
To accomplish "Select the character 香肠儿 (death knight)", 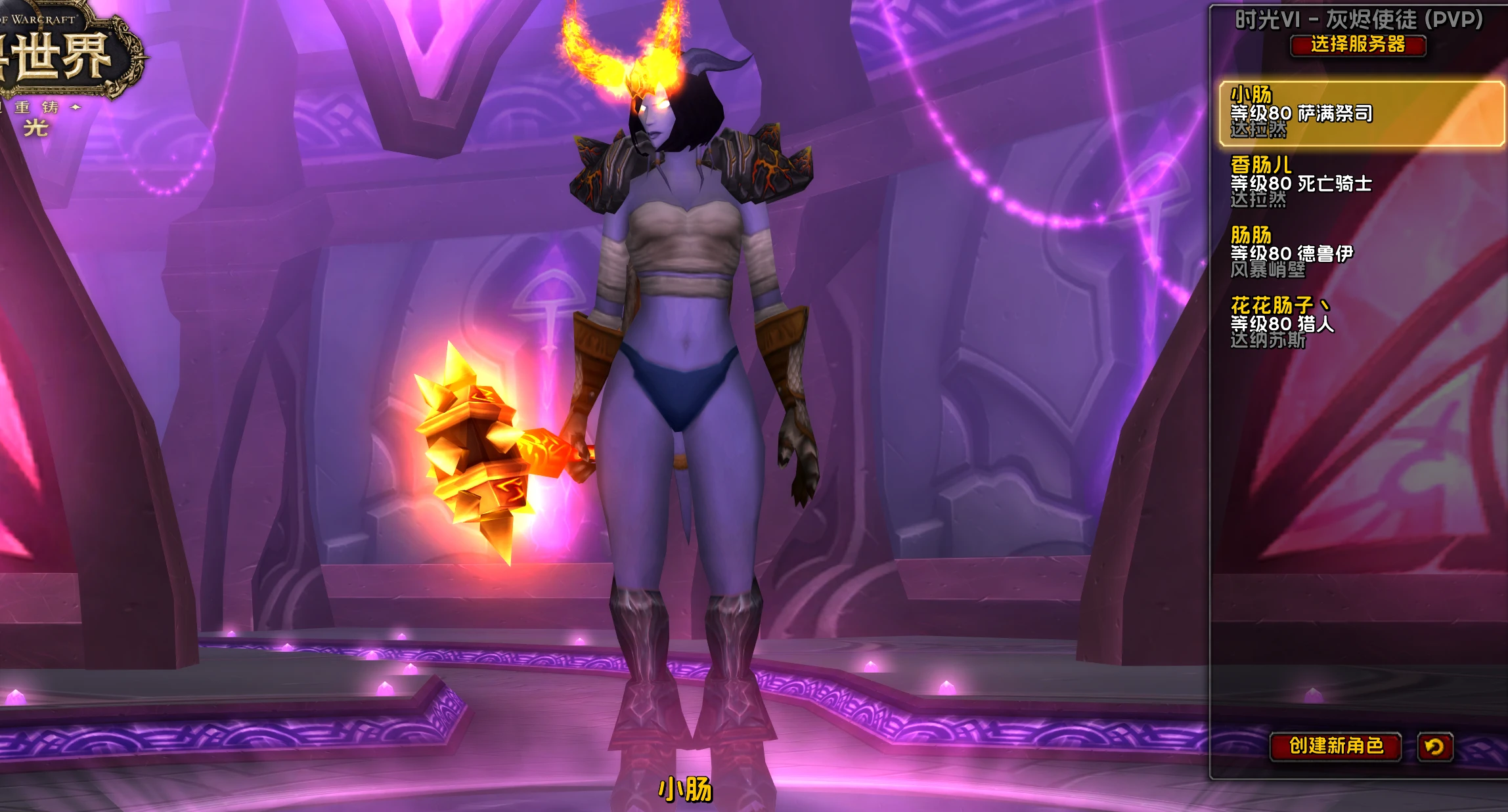I will (x=1361, y=182).
